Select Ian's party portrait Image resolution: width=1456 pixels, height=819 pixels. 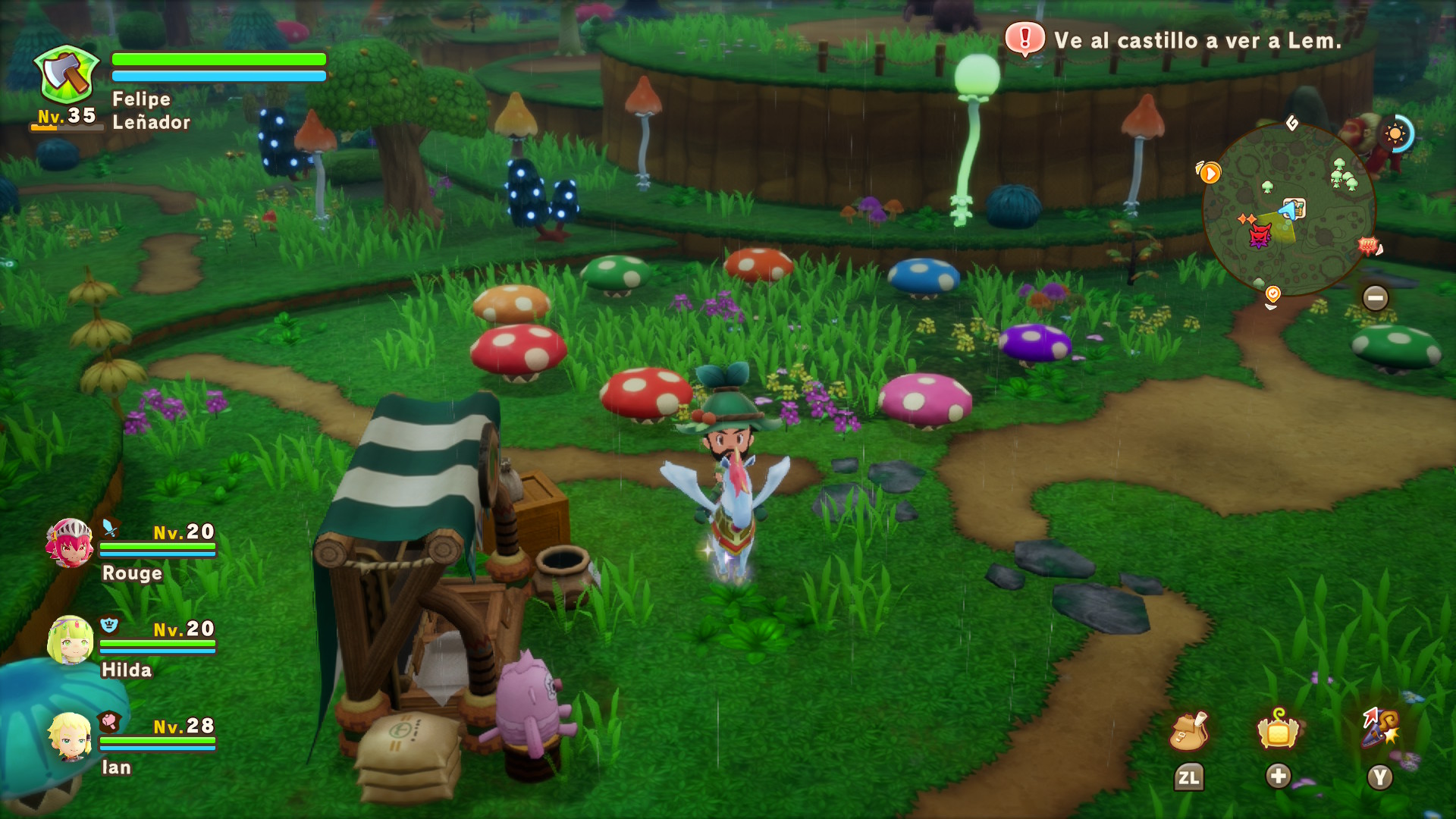[x=70, y=737]
